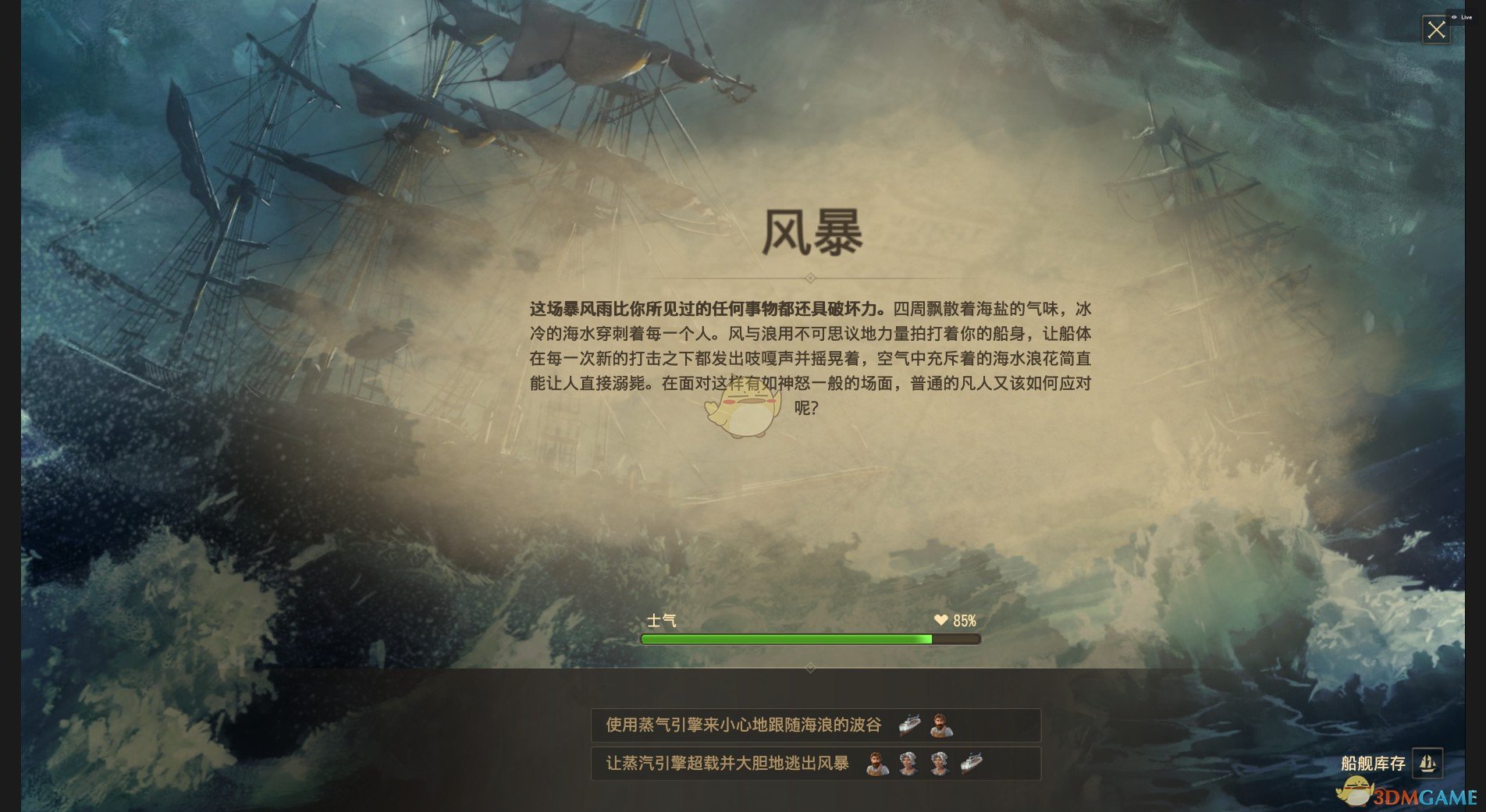Image resolution: width=1486 pixels, height=812 pixels.
Task: Choose to carefully follow the wave troughs option
Action: (745, 725)
